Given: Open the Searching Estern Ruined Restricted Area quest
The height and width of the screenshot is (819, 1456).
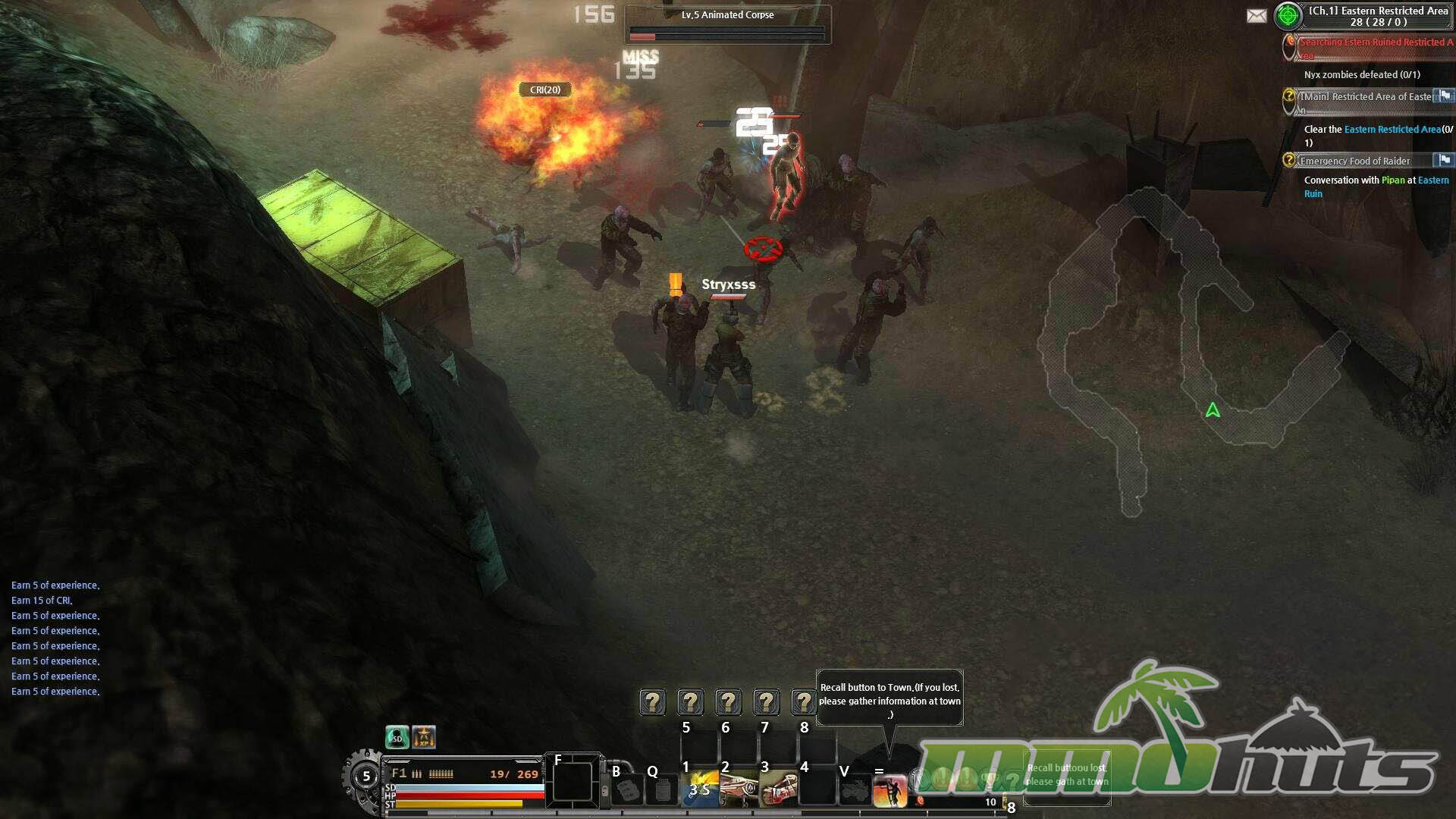Looking at the screenshot, I should point(1374,42).
